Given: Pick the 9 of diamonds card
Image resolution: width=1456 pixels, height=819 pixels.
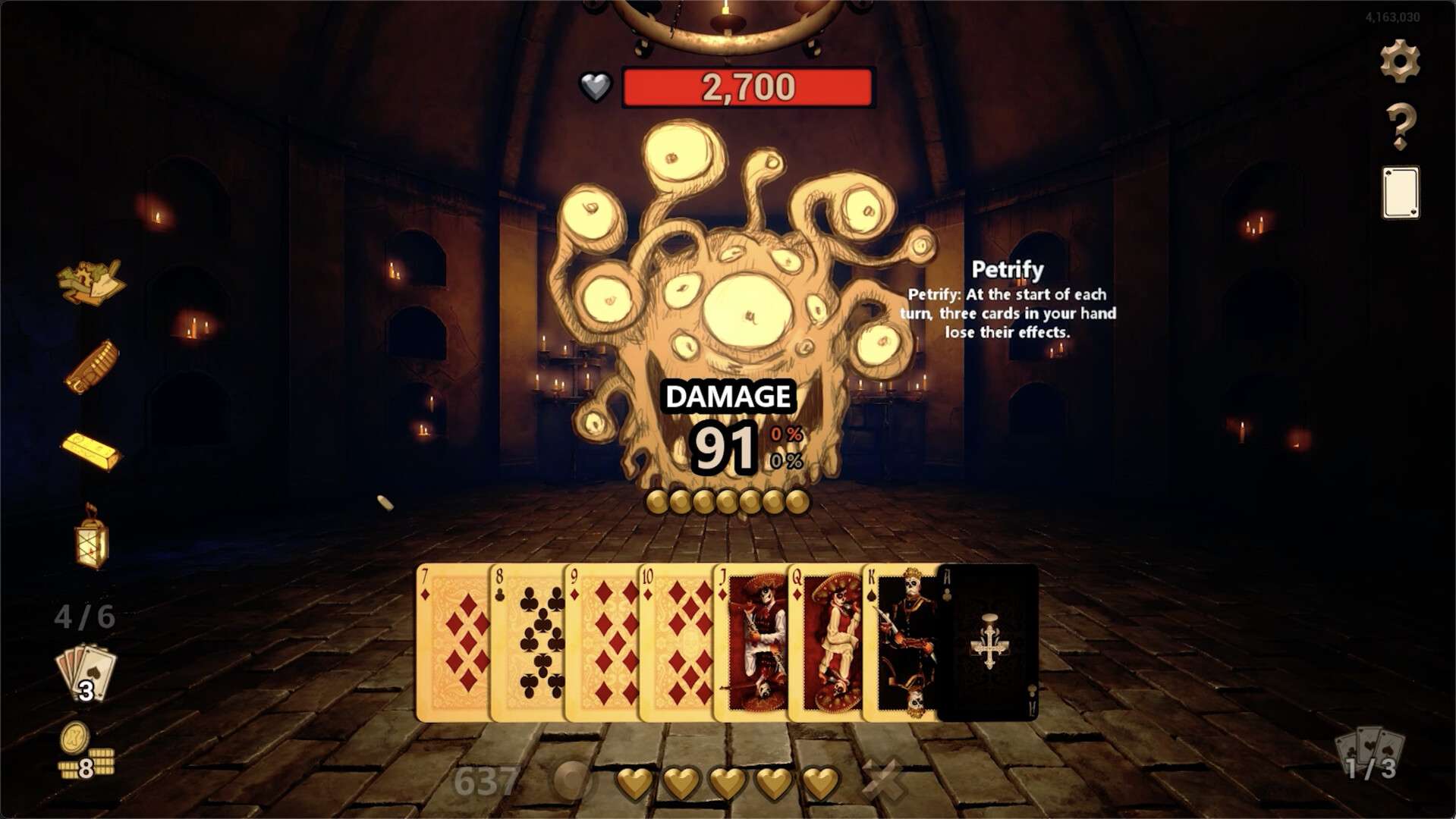Looking at the screenshot, I should tap(602, 642).
